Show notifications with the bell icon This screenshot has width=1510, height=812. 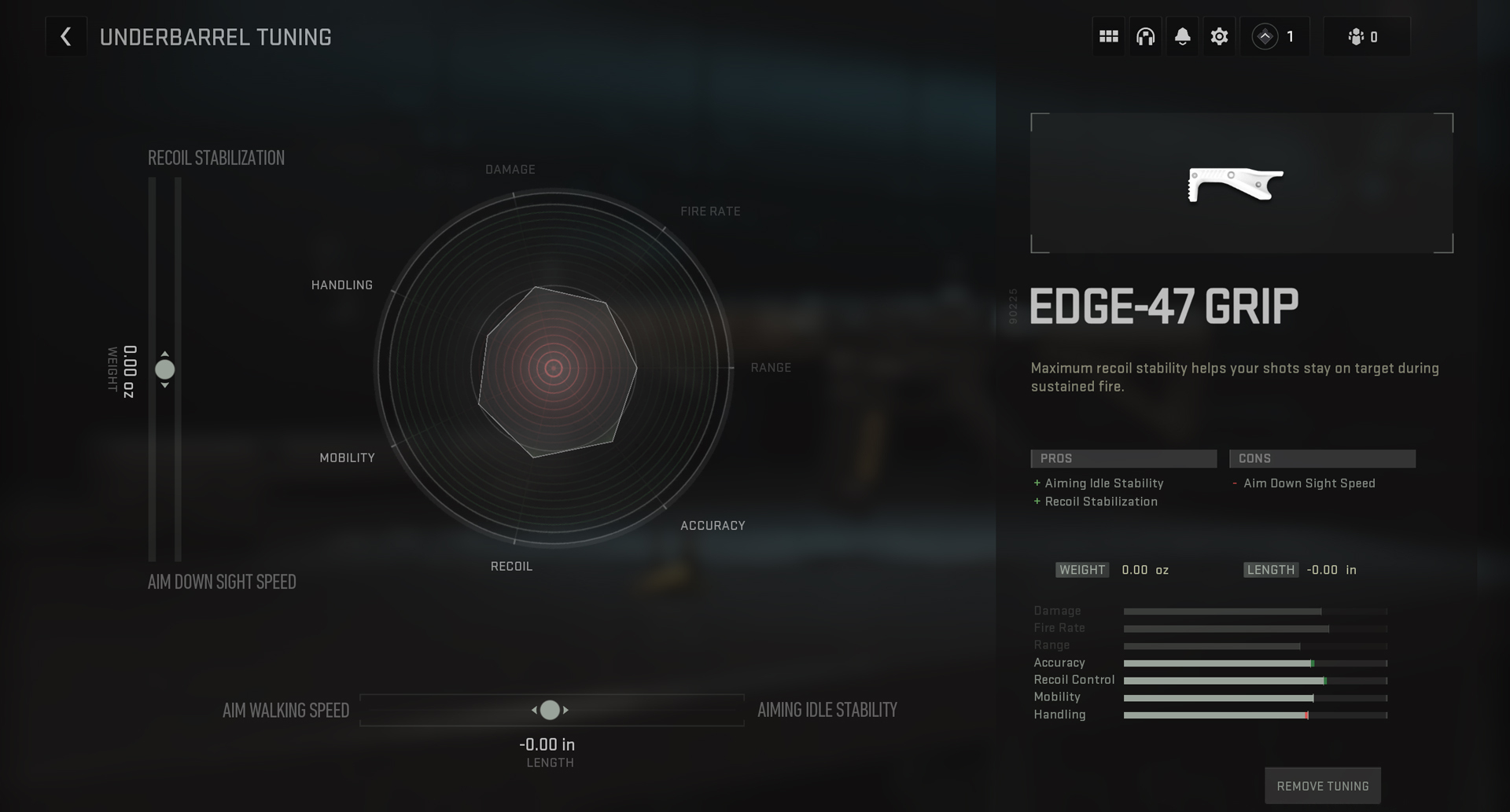[x=1182, y=37]
